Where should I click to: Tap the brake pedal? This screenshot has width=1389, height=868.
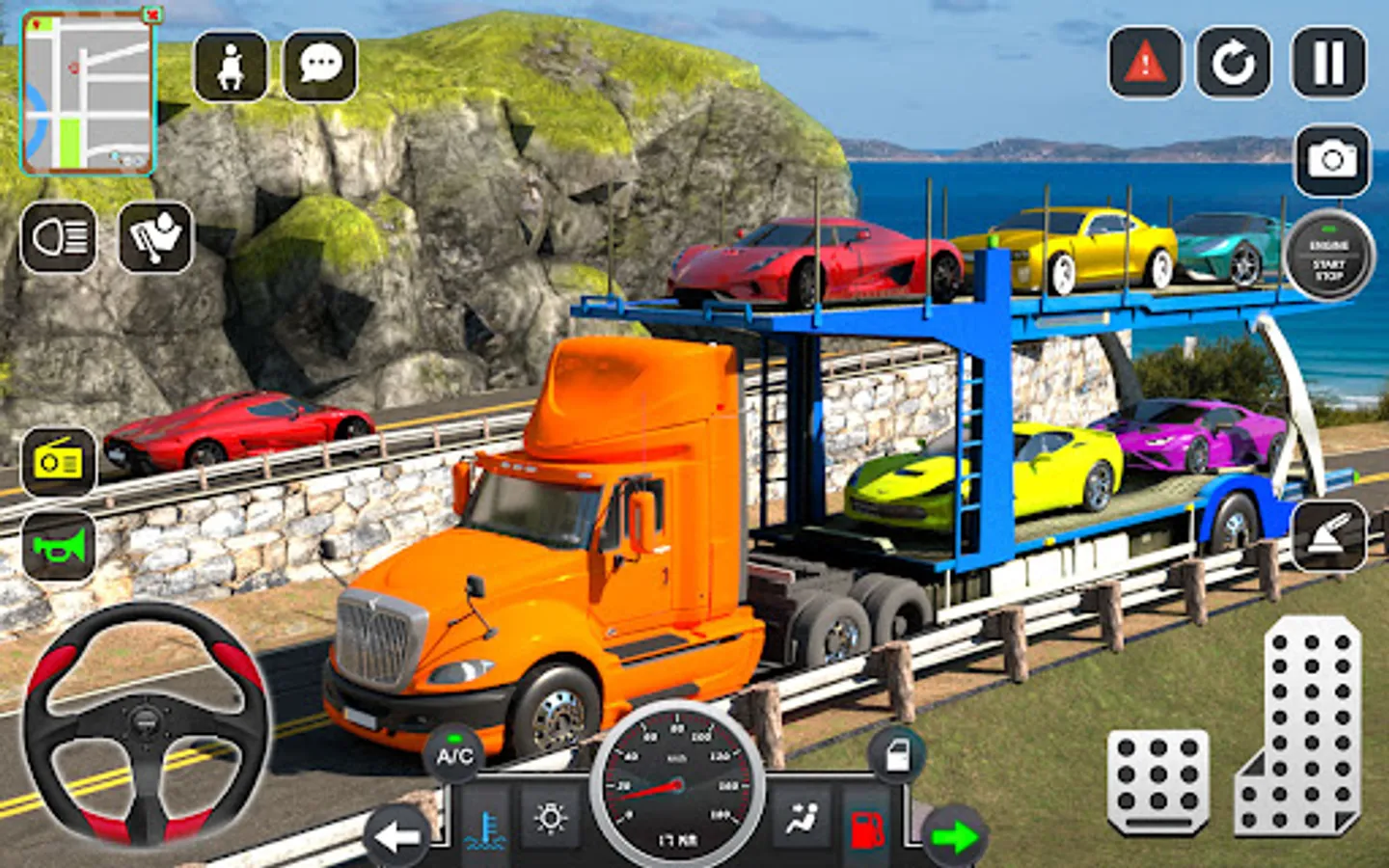pos(1158,779)
